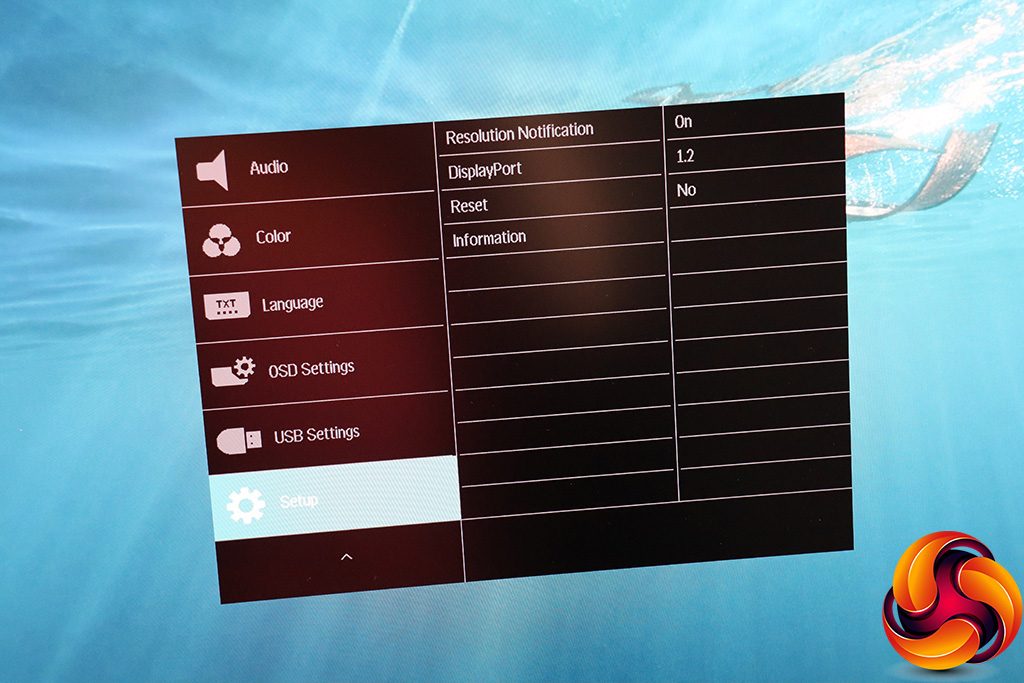
Task: Select the Reset option
Action: (x=469, y=205)
